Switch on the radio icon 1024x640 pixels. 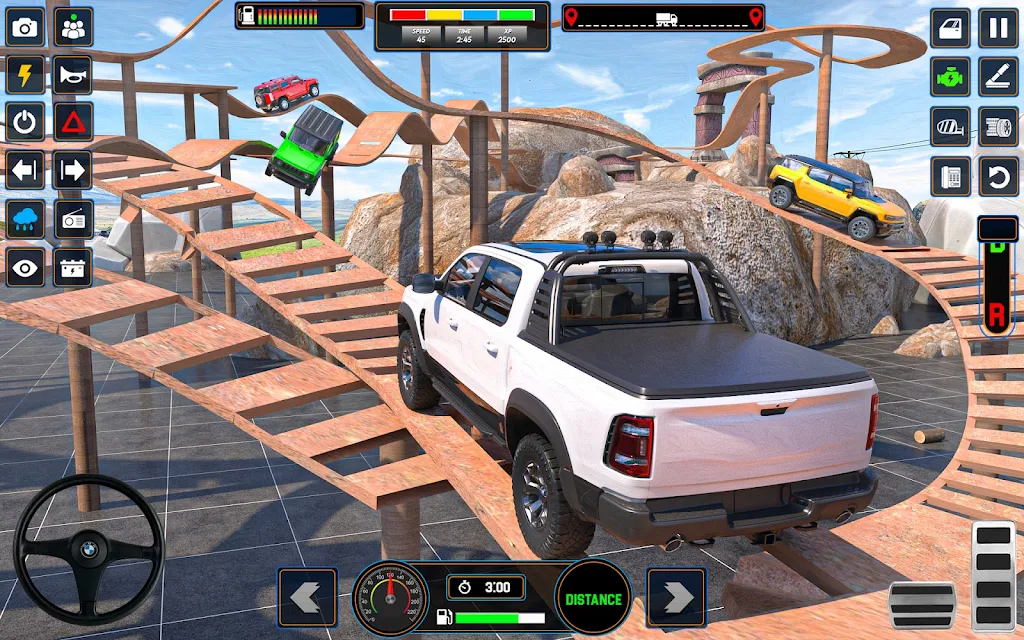[73, 219]
